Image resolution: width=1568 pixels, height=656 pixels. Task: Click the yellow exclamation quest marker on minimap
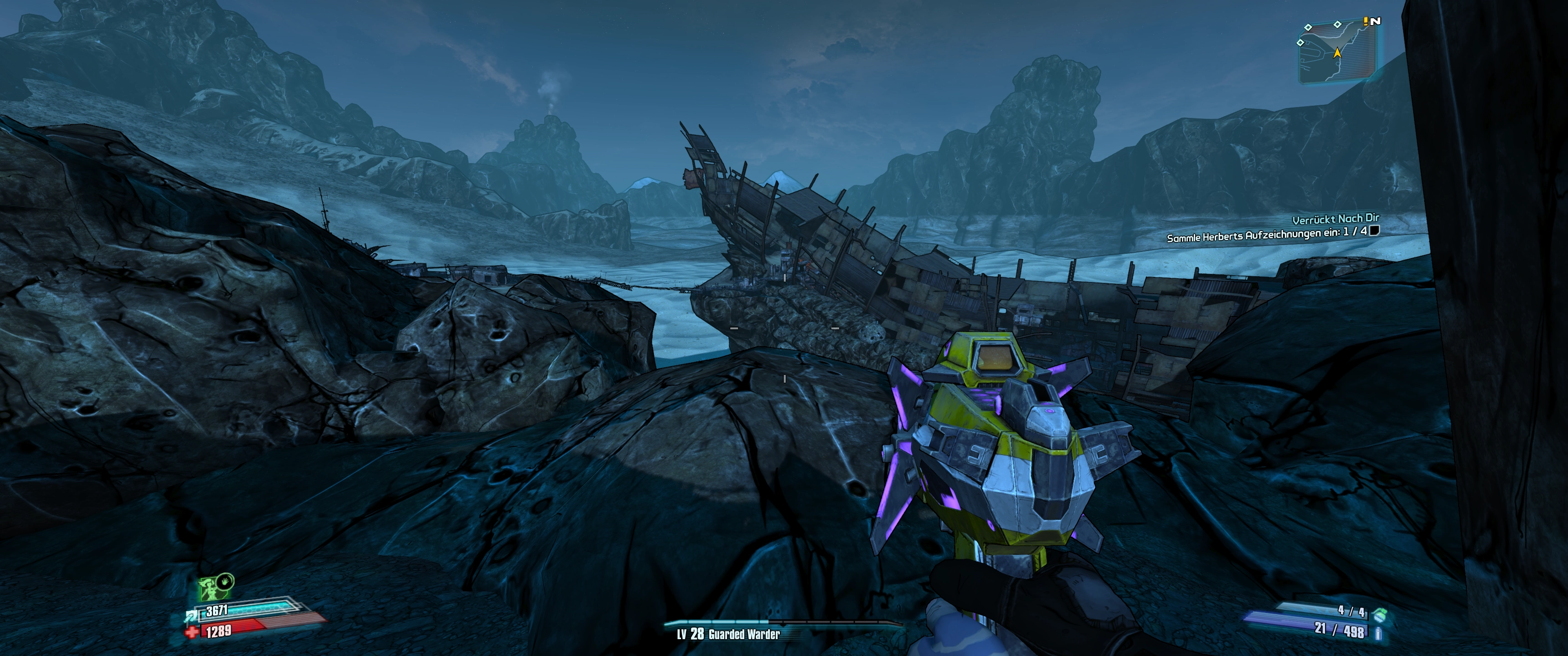[x=1365, y=20]
